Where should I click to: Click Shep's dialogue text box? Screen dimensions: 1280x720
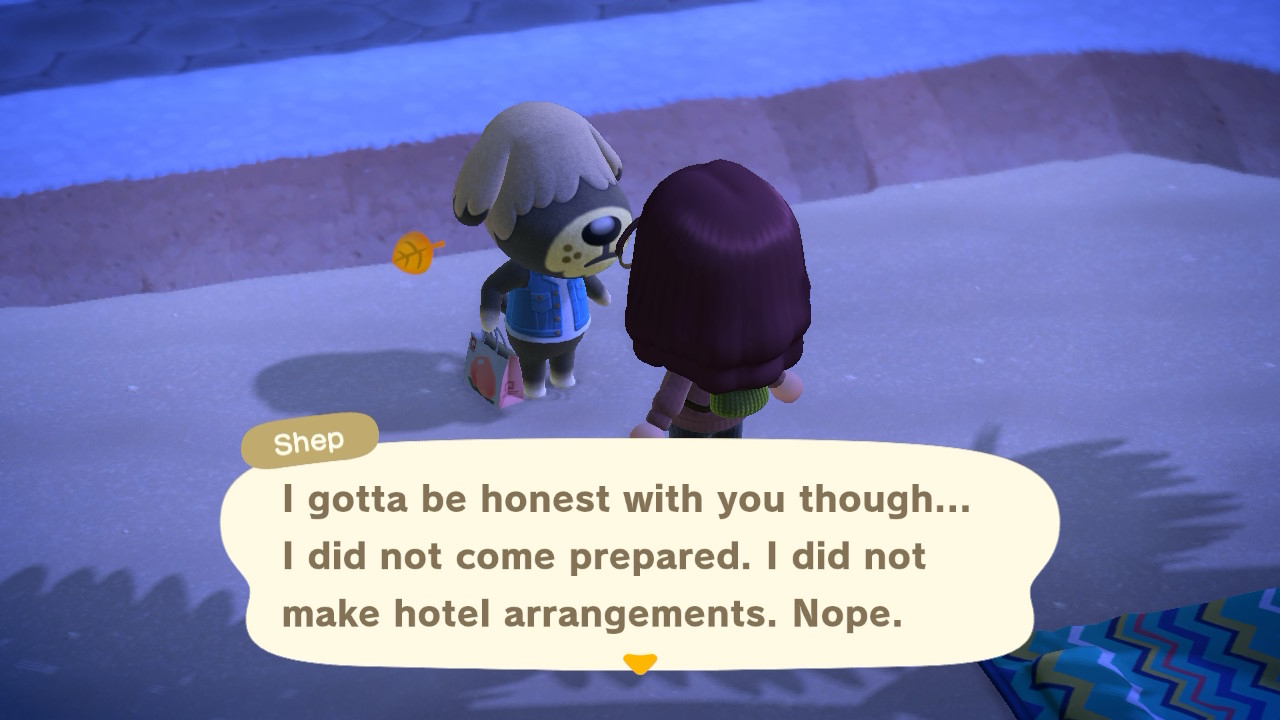click(638, 556)
